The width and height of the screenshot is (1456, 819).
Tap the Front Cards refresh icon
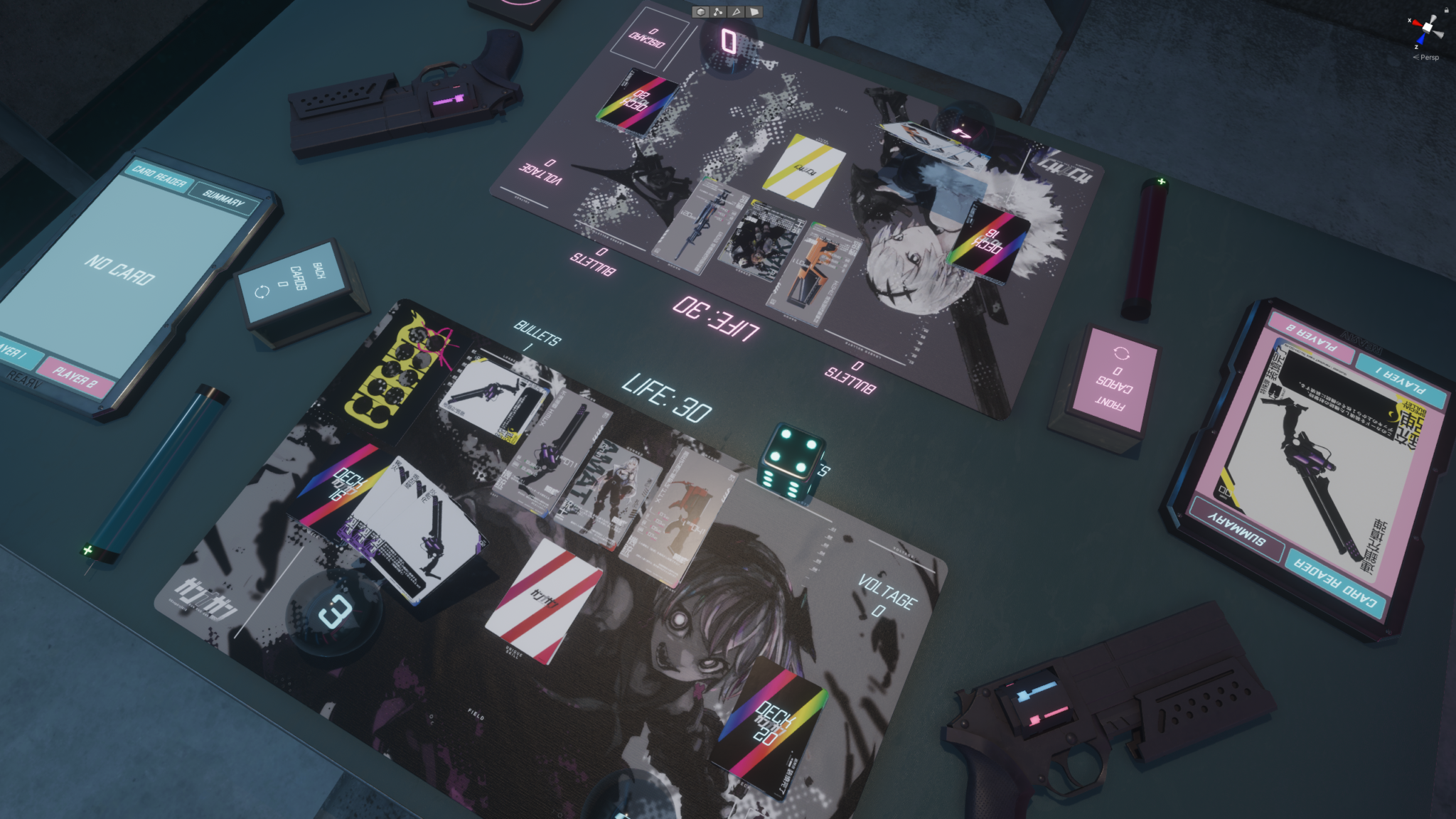point(1121,353)
